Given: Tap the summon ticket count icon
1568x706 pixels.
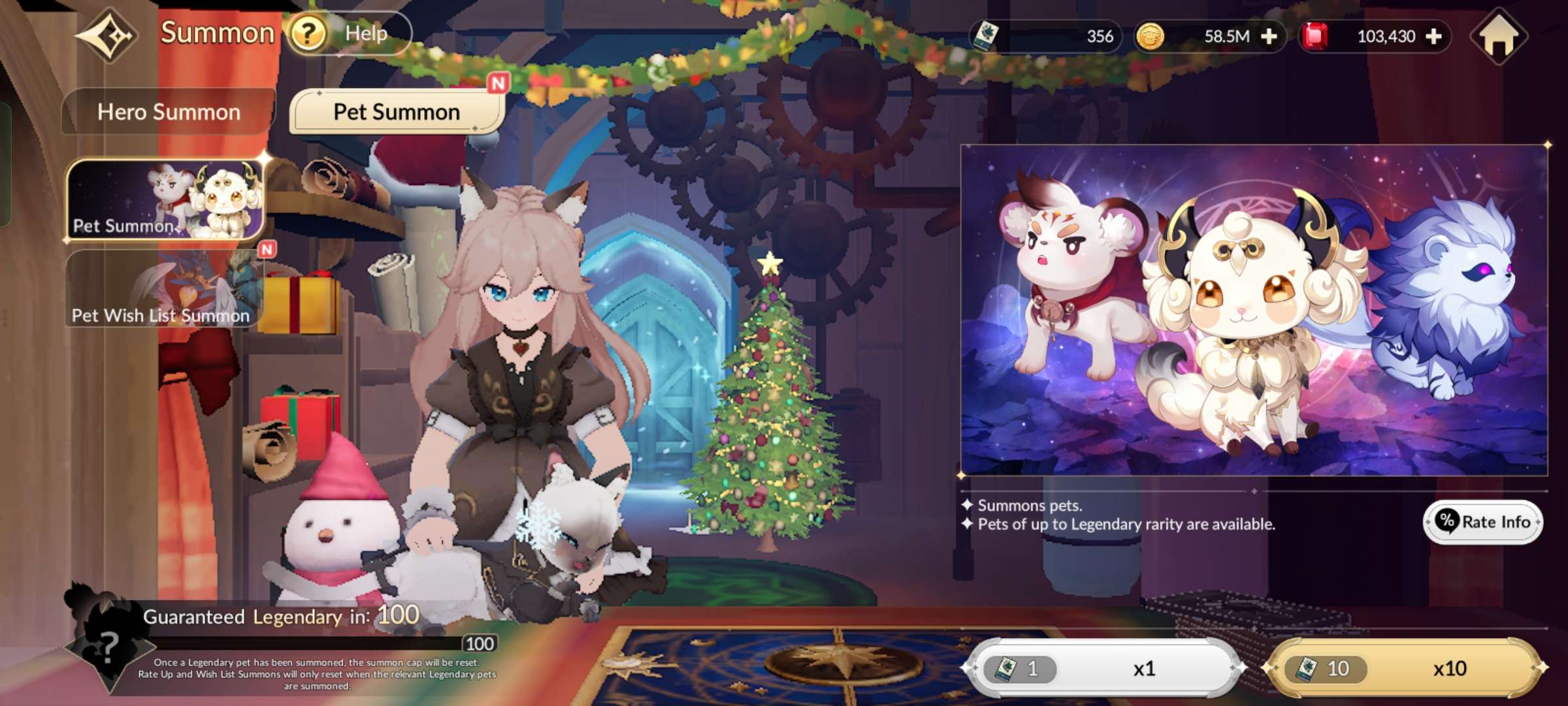Looking at the screenshot, I should pyautogui.click(x=985, y=36).
